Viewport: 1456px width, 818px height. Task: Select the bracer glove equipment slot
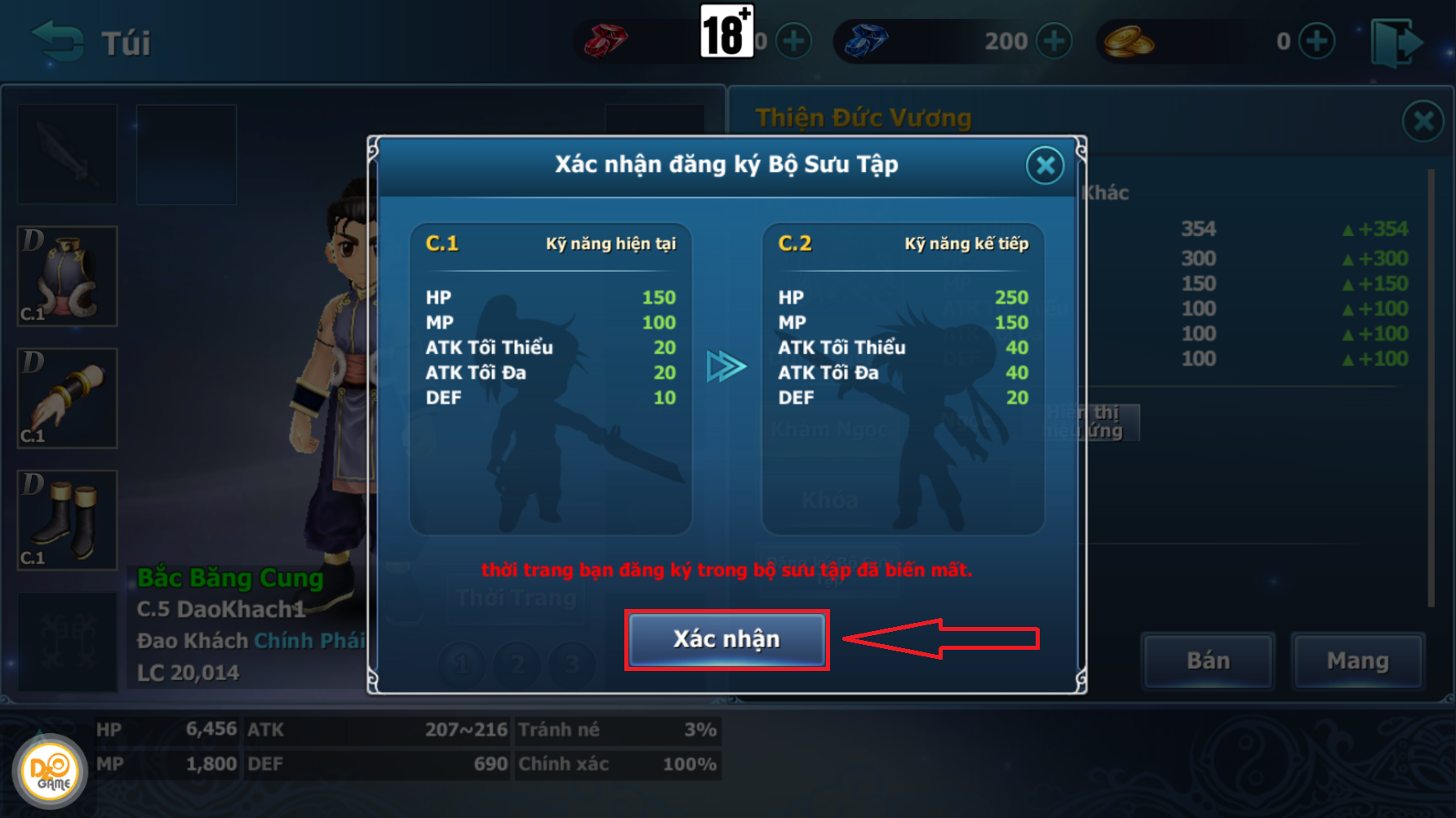click(68, 398)
